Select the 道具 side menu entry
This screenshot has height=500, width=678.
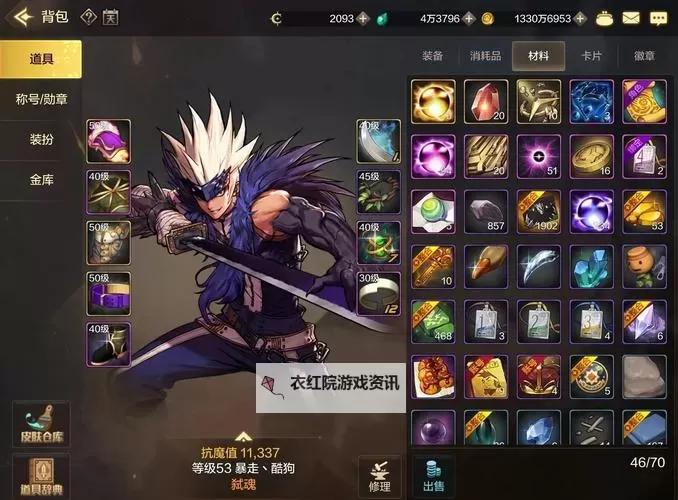pos(41,59)
